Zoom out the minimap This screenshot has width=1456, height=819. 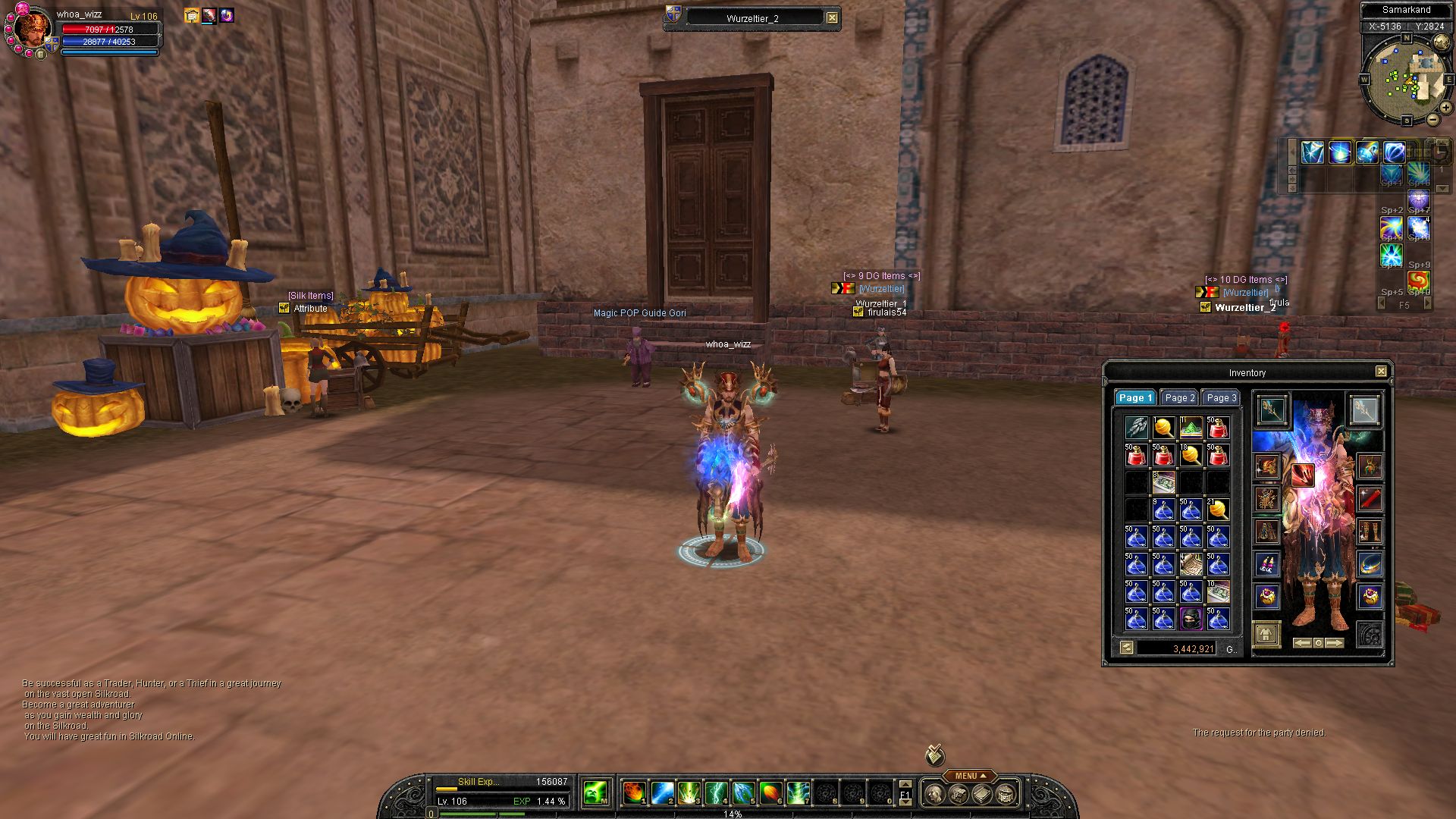tap(1432, 119)
